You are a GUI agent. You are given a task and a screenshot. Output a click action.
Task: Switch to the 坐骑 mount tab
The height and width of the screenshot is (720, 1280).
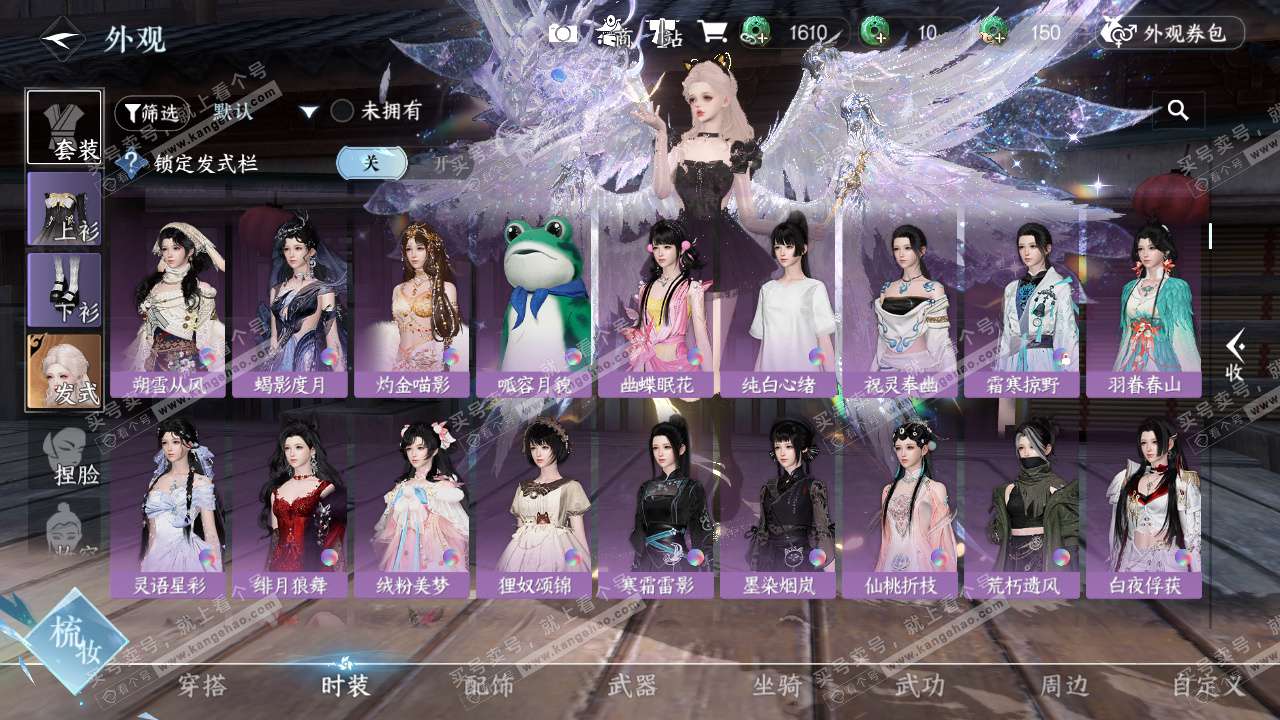pyautogui.click(x=777, y=685)
